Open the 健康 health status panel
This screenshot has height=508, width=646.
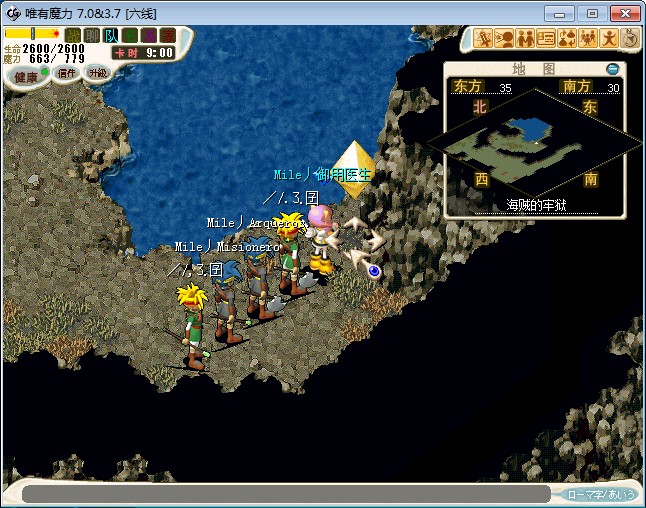click(x=27, y=76)
